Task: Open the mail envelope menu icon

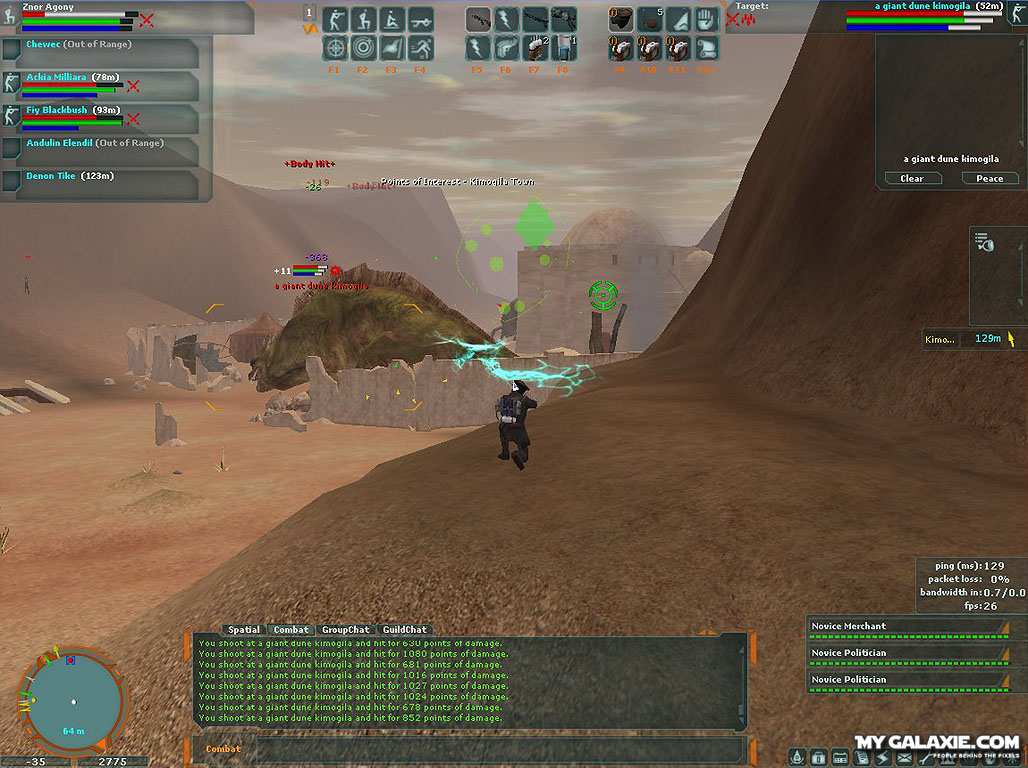Action: pyautogui.click(x=905, y=757)
